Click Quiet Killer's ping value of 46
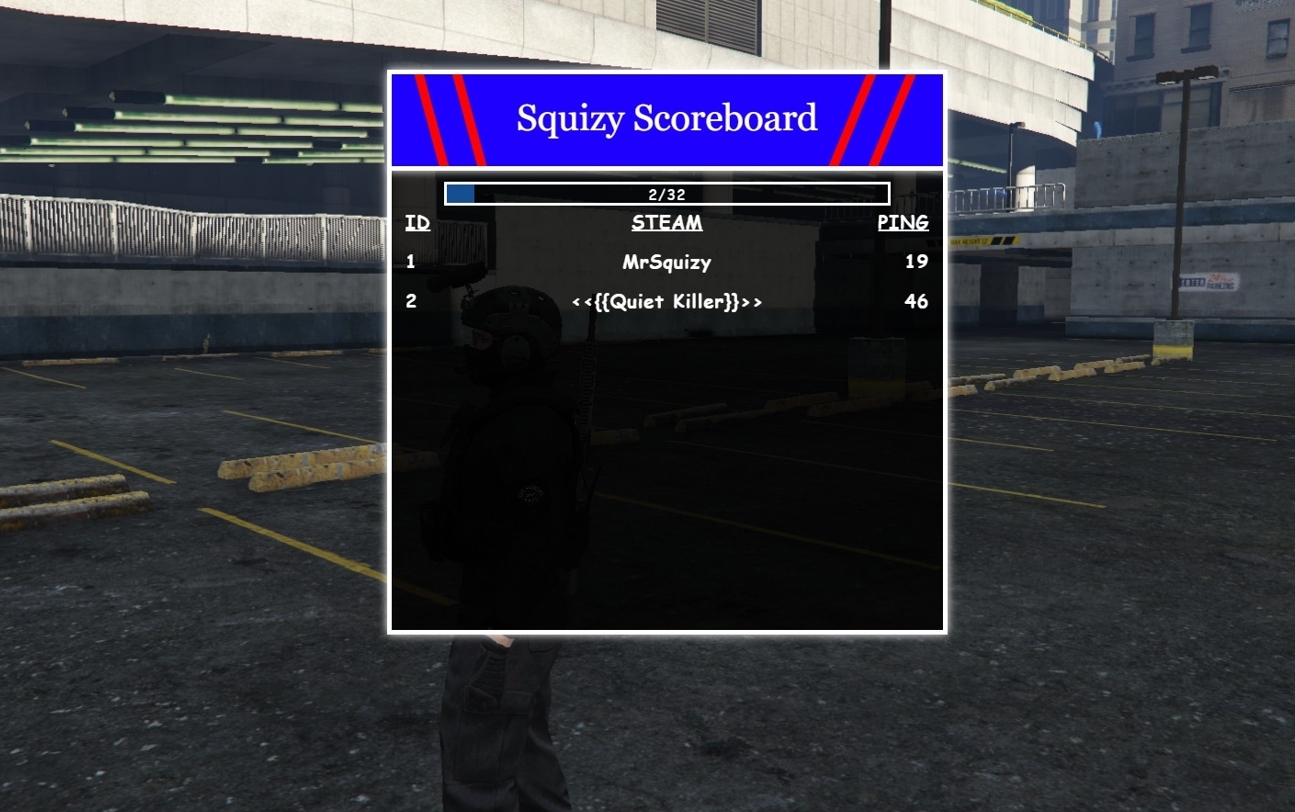The width and height of the screenshot is (1295, 812). click(917, 301)
